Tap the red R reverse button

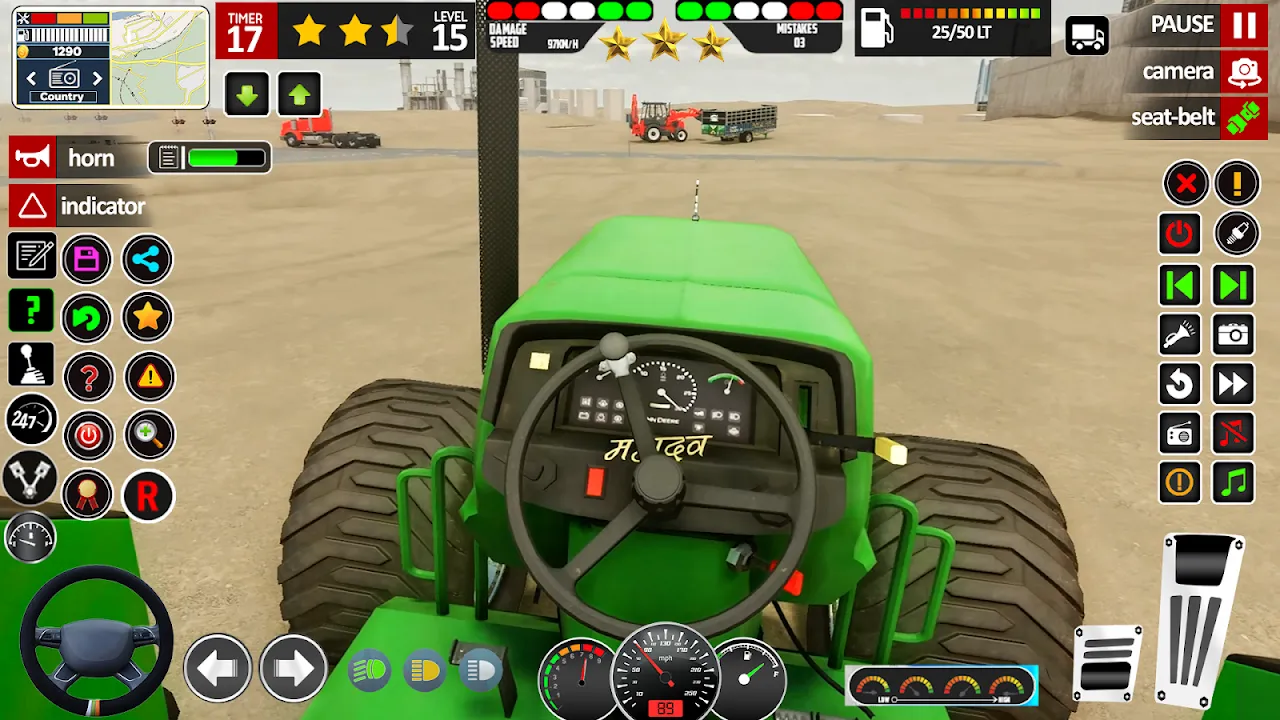click(147, 496)
